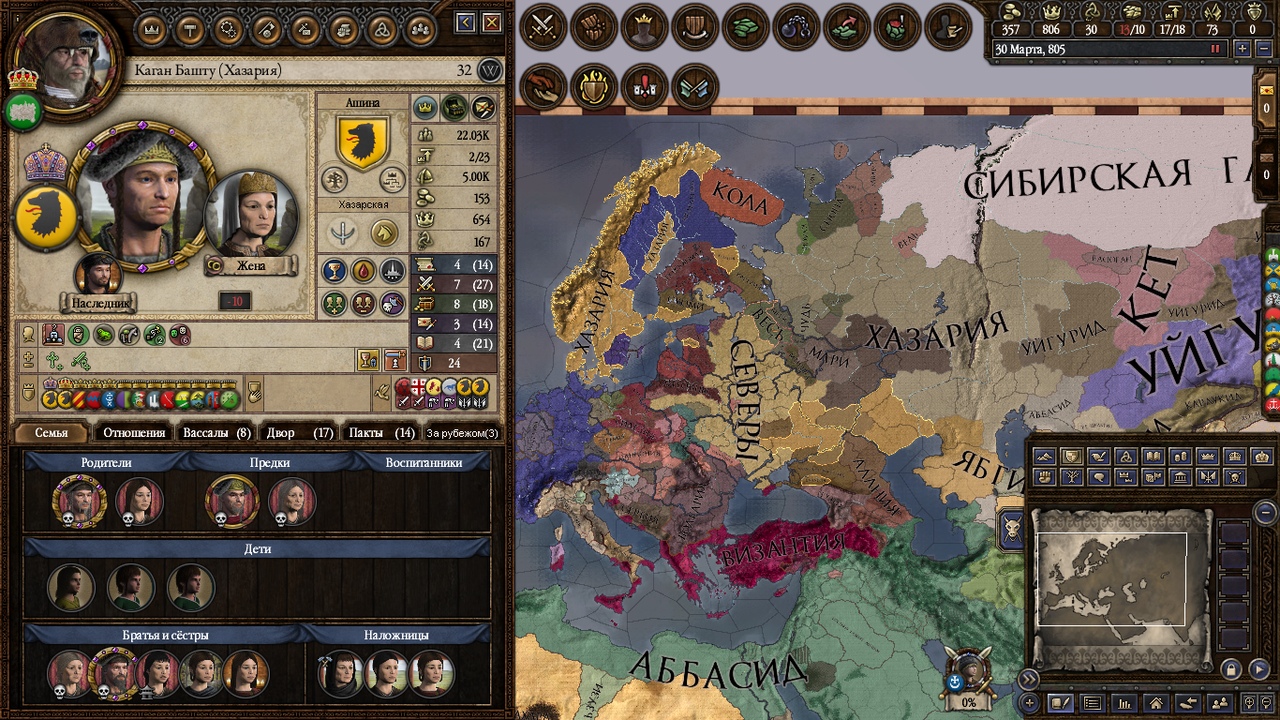The height and width of the screenshot is (720, 1280).
Task: Select the first portrait under Родители
Action: [x=79, y=501]
